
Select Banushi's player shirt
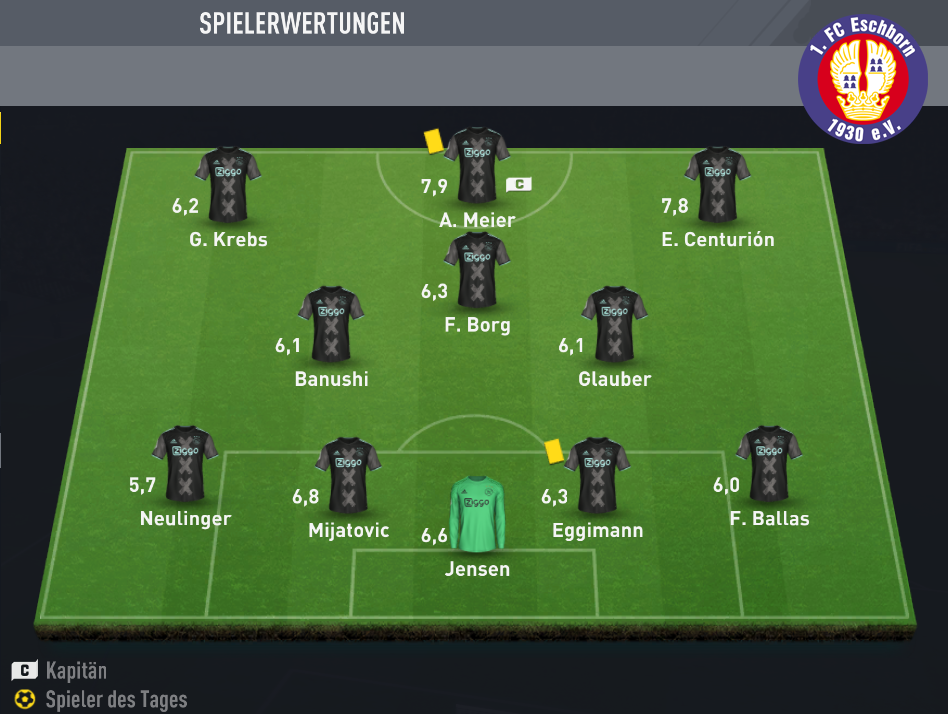tap(331, 324)
